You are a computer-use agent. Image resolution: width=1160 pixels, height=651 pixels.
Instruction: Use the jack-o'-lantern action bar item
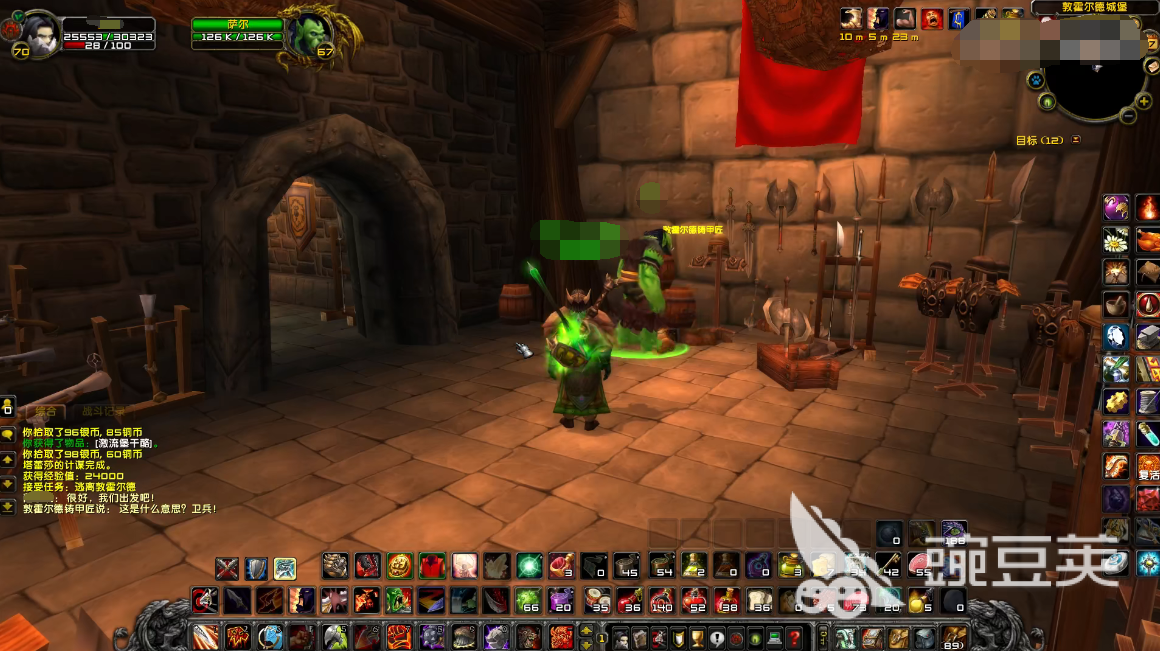click(400, 566)
